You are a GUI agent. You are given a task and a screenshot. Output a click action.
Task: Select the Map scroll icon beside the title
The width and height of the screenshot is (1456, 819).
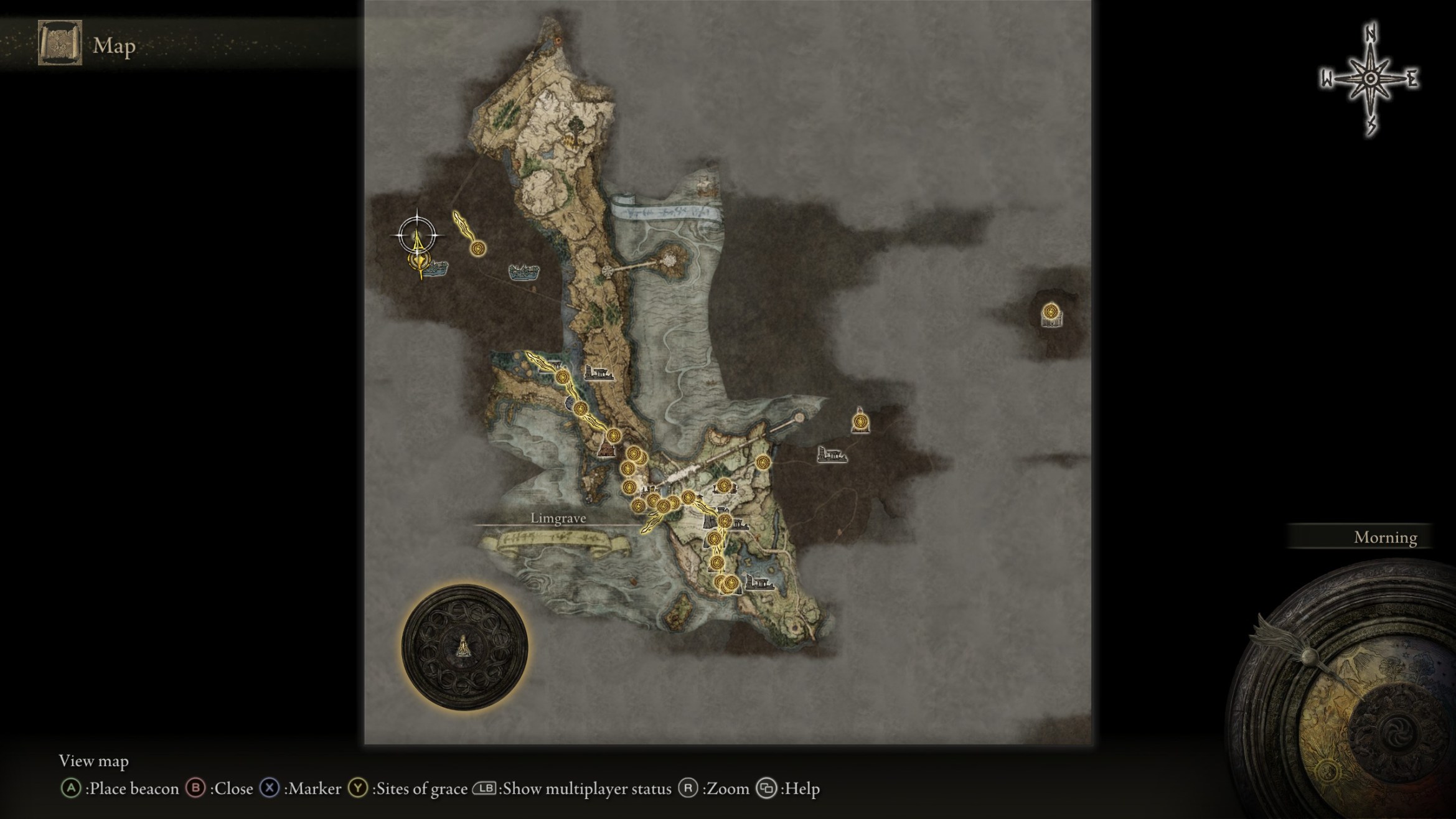point(60,43)
